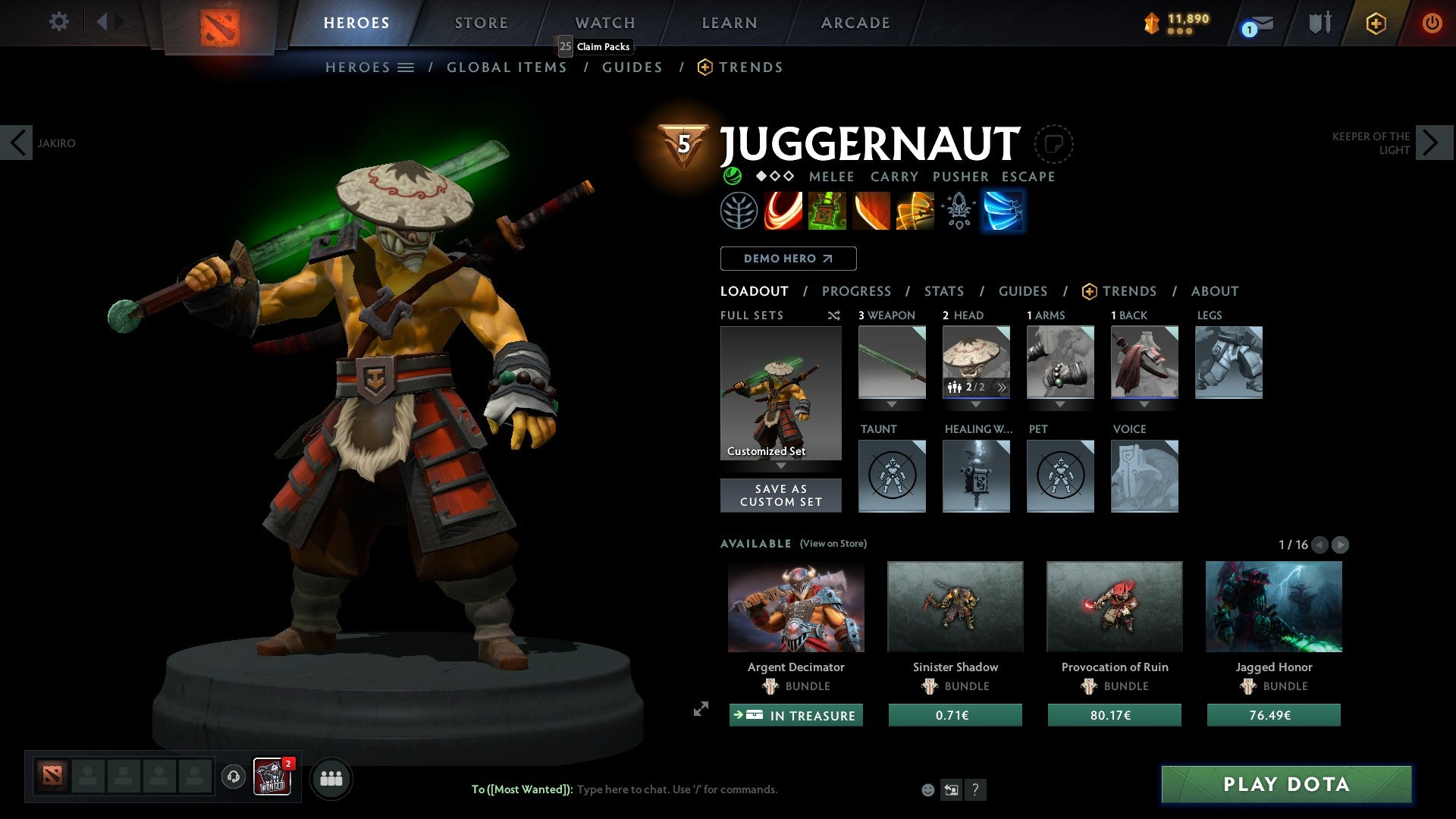Switch to the PROGRESS tab
This screenshot has height=819, width=1456.
857,291
